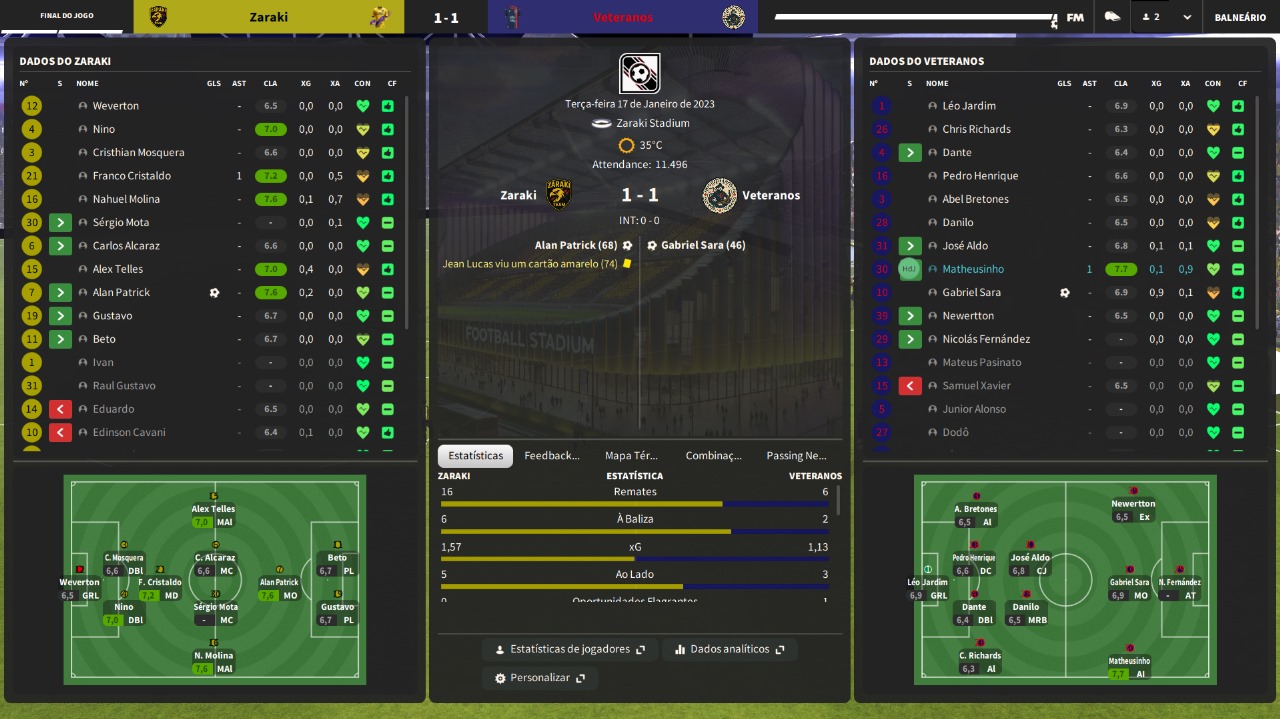Open Dados analíticos

click(x=729, y=649)
